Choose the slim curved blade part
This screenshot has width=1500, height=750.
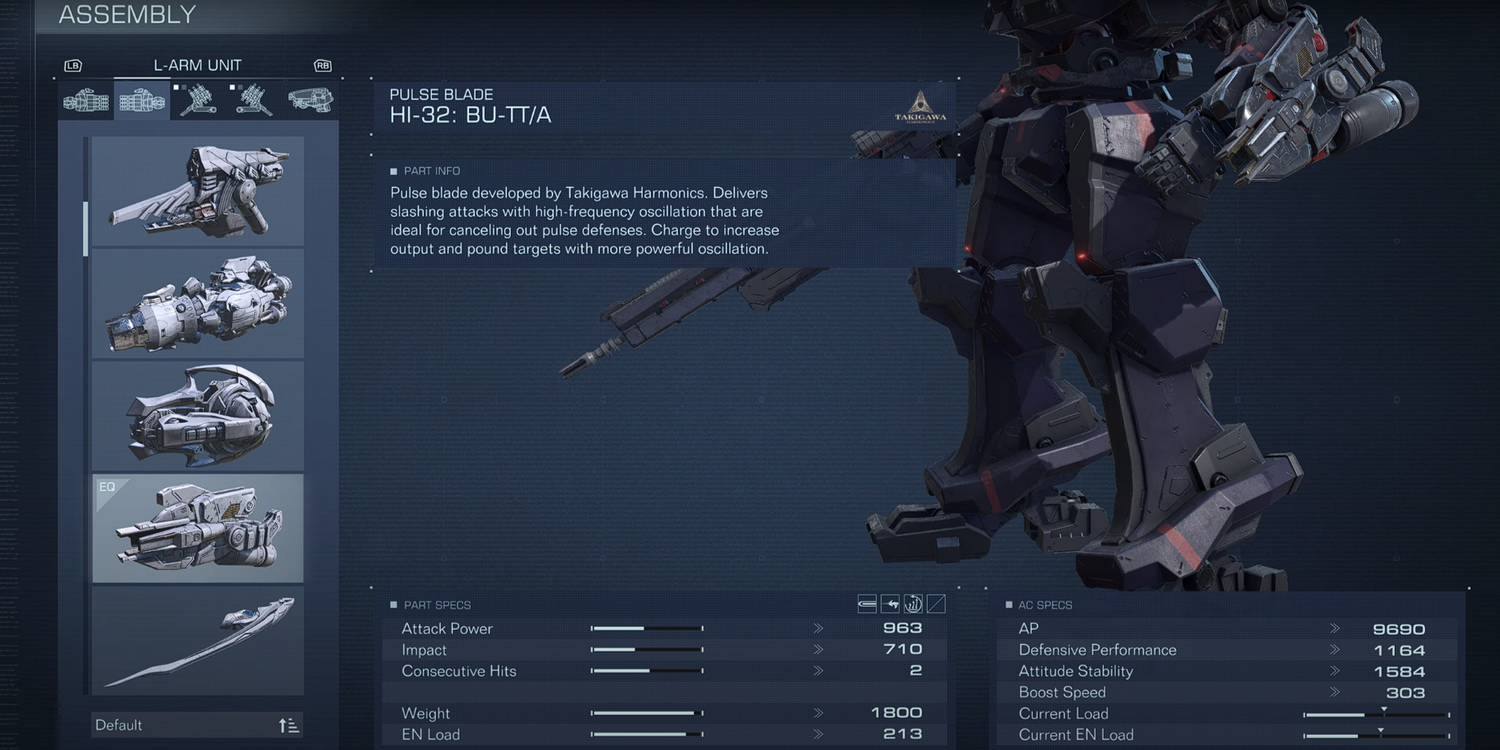(198, 640)
